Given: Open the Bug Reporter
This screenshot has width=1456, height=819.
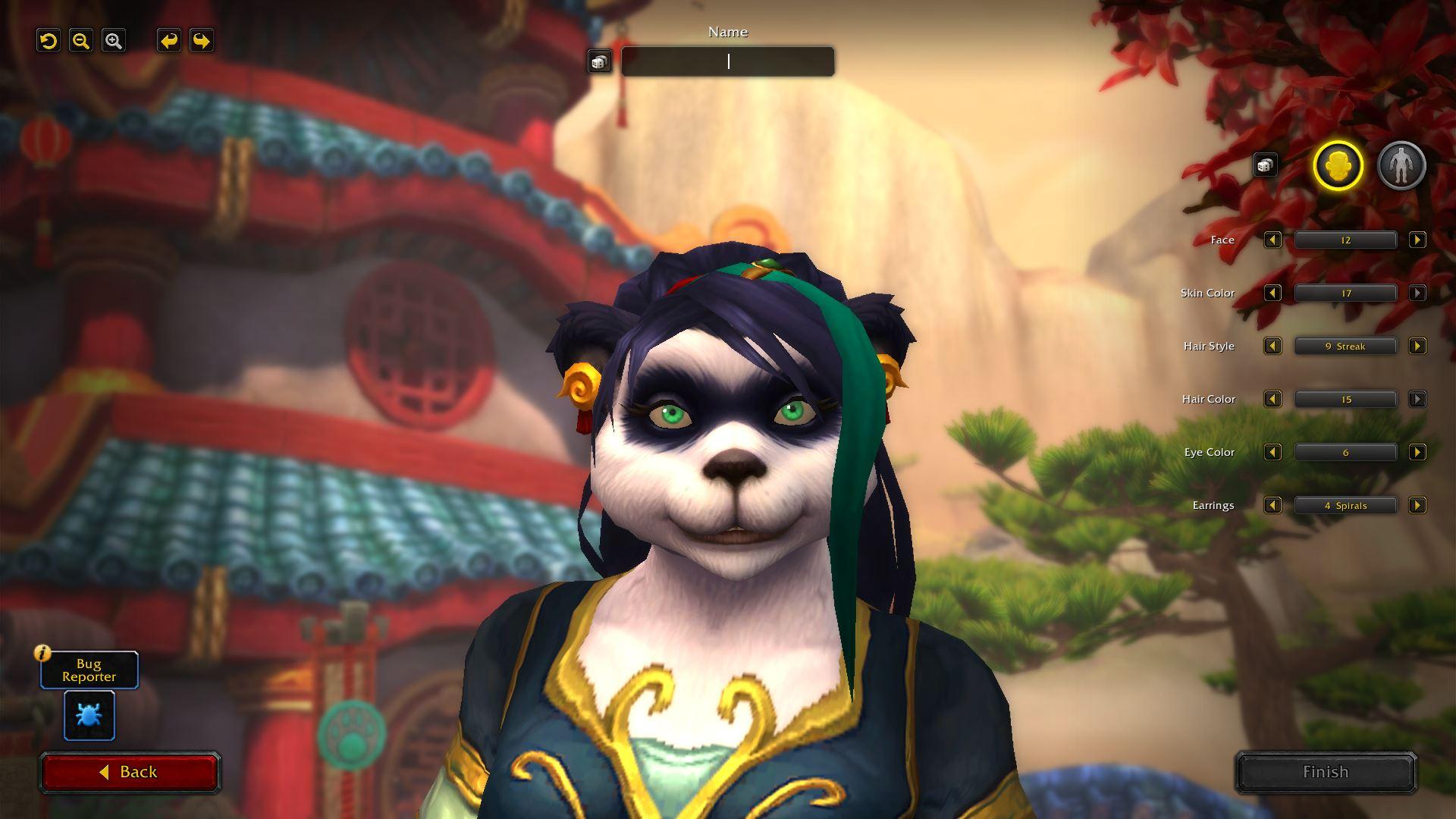Looking at the screenshot, I should click(x=89, y=670).
